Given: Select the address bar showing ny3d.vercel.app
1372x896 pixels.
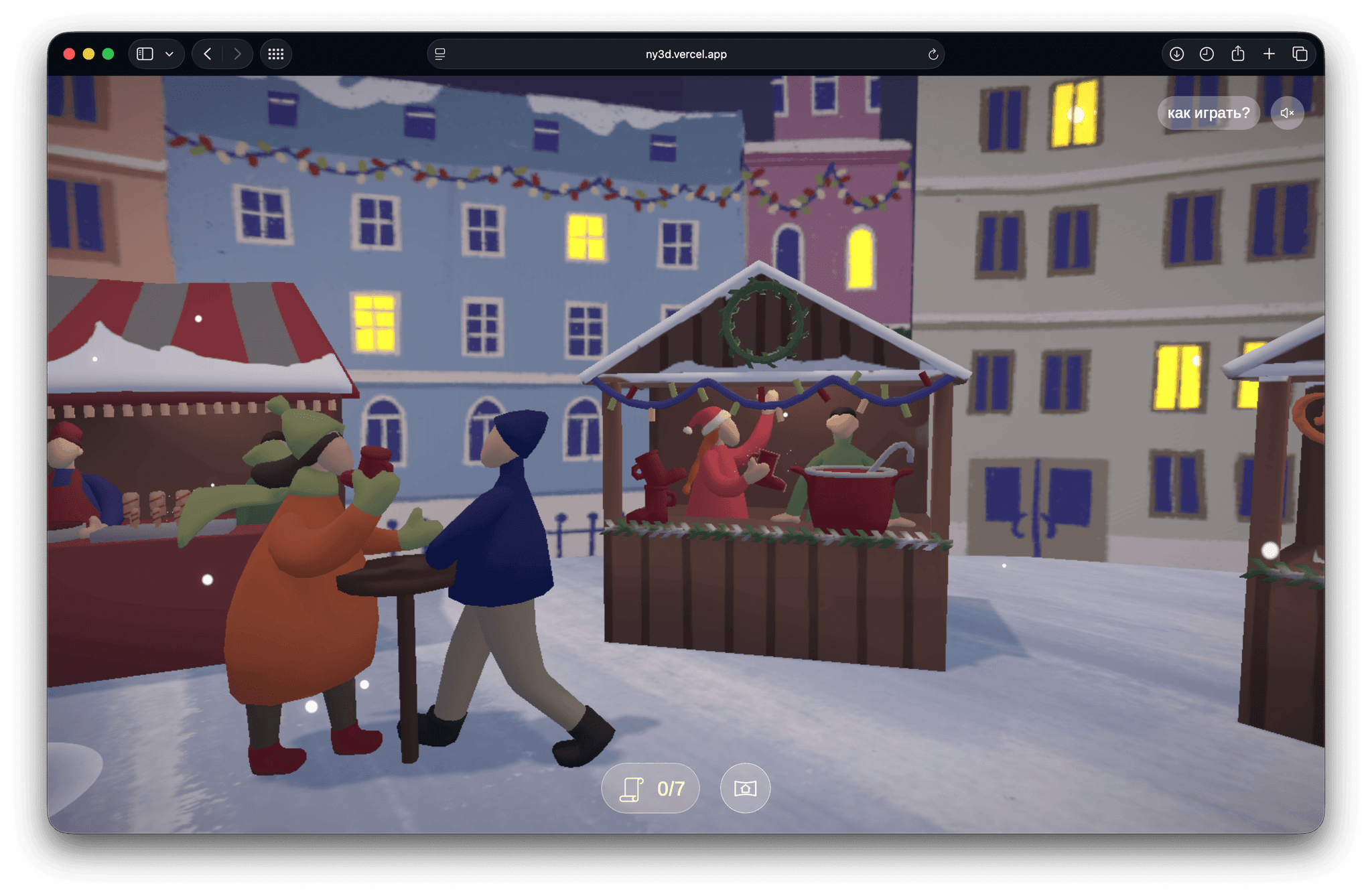Looking at the screenshot, I should (686, 54).
